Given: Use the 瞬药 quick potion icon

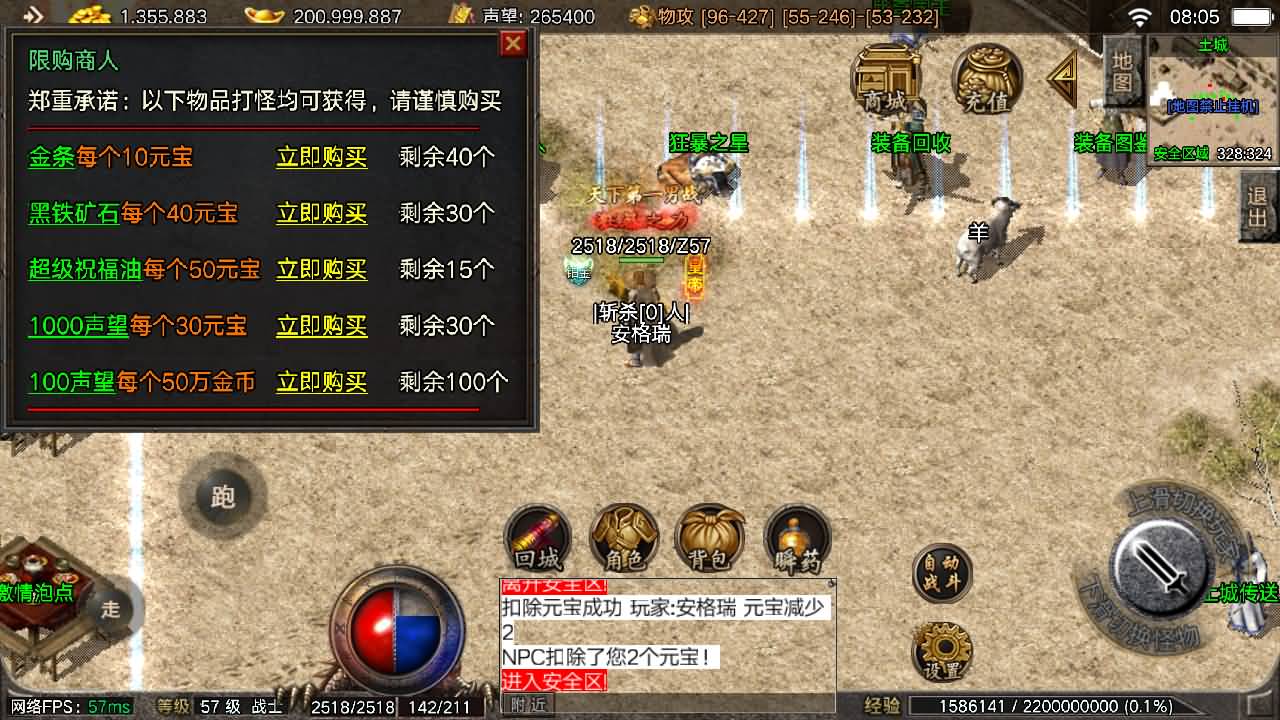Looking at the screenshot, I should [795, 540].
